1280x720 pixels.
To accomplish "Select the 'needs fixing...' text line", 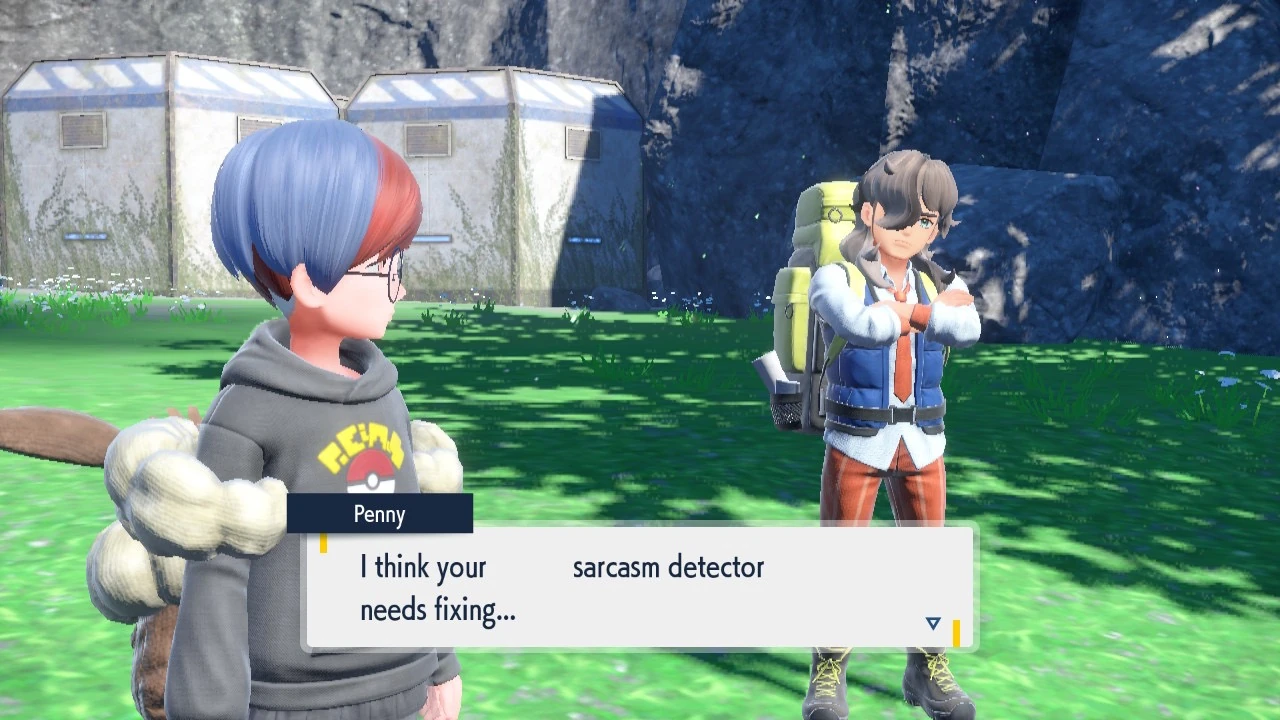I will [x=437, y=608].
